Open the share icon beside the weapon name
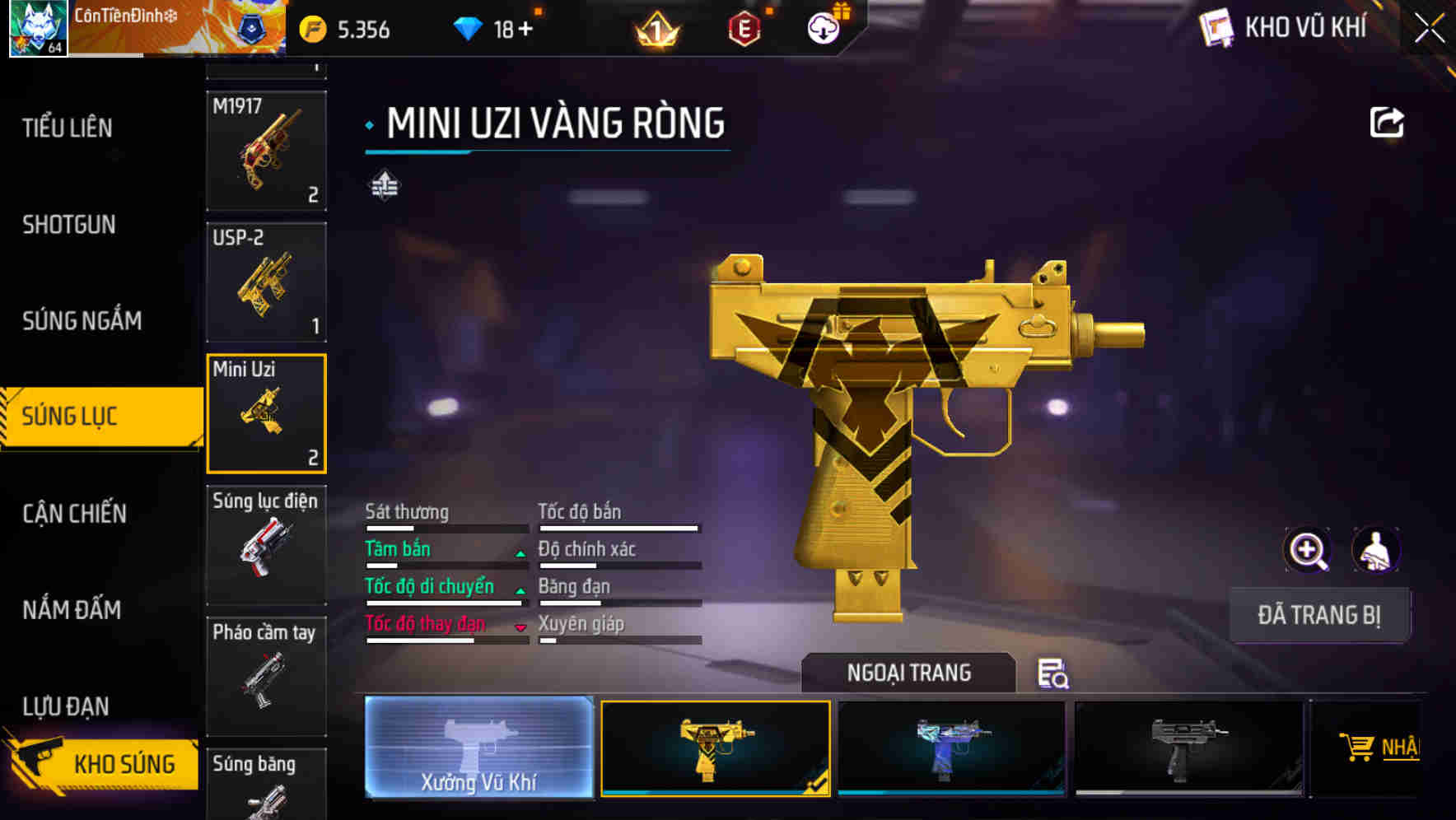 (1387, 122)
